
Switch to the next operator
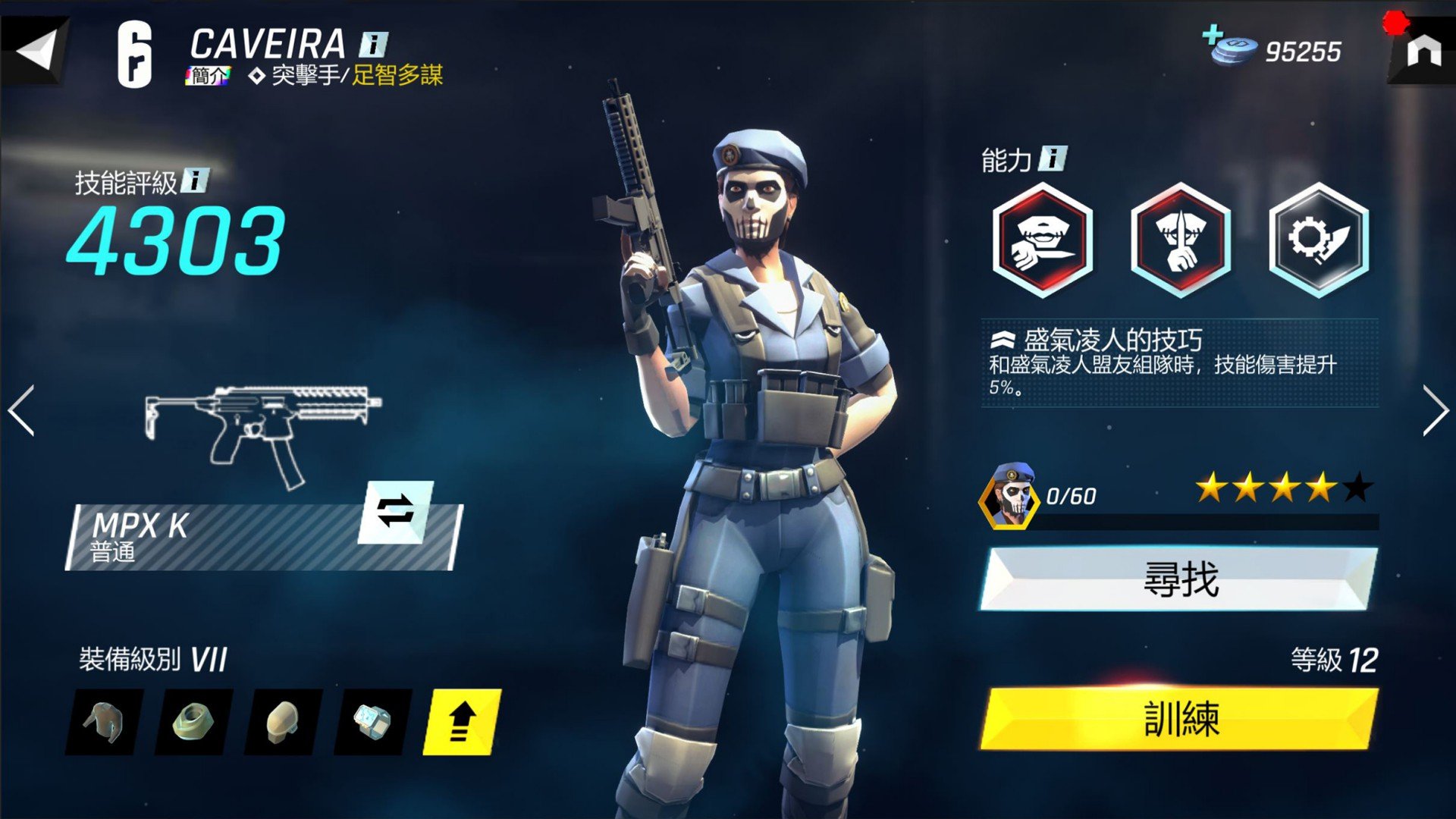[1434, 410]
